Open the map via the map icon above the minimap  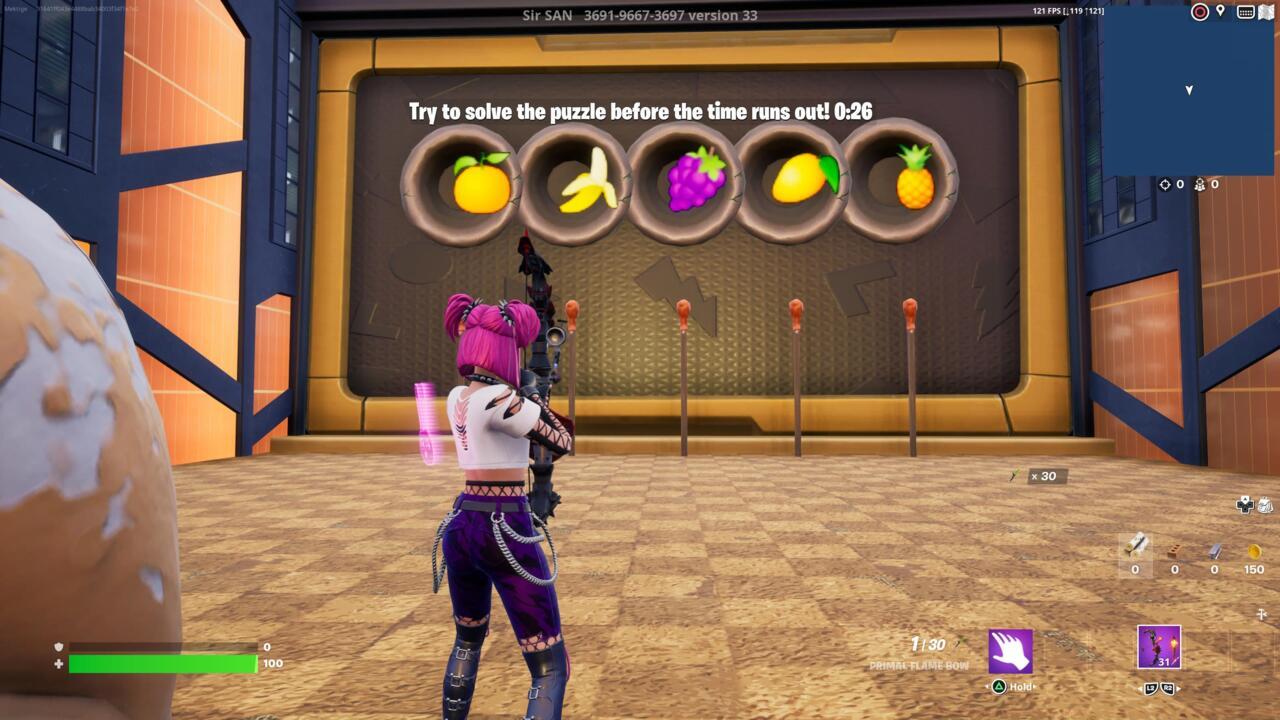tap(1268, 12)
